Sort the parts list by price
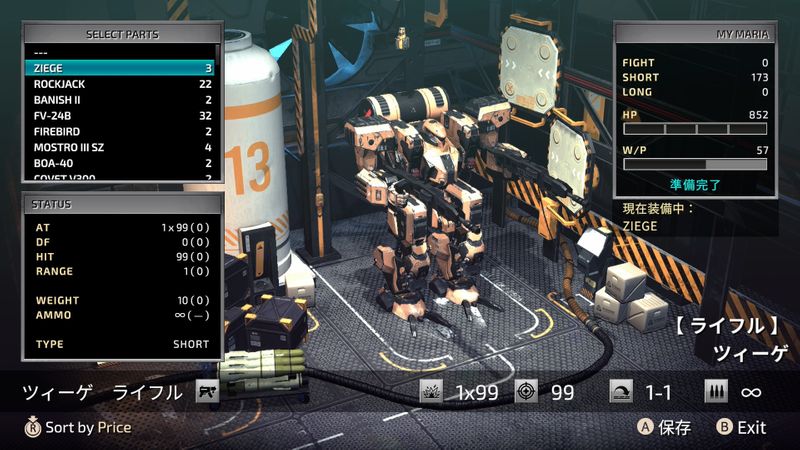The image size is (800, 450). 78,427
